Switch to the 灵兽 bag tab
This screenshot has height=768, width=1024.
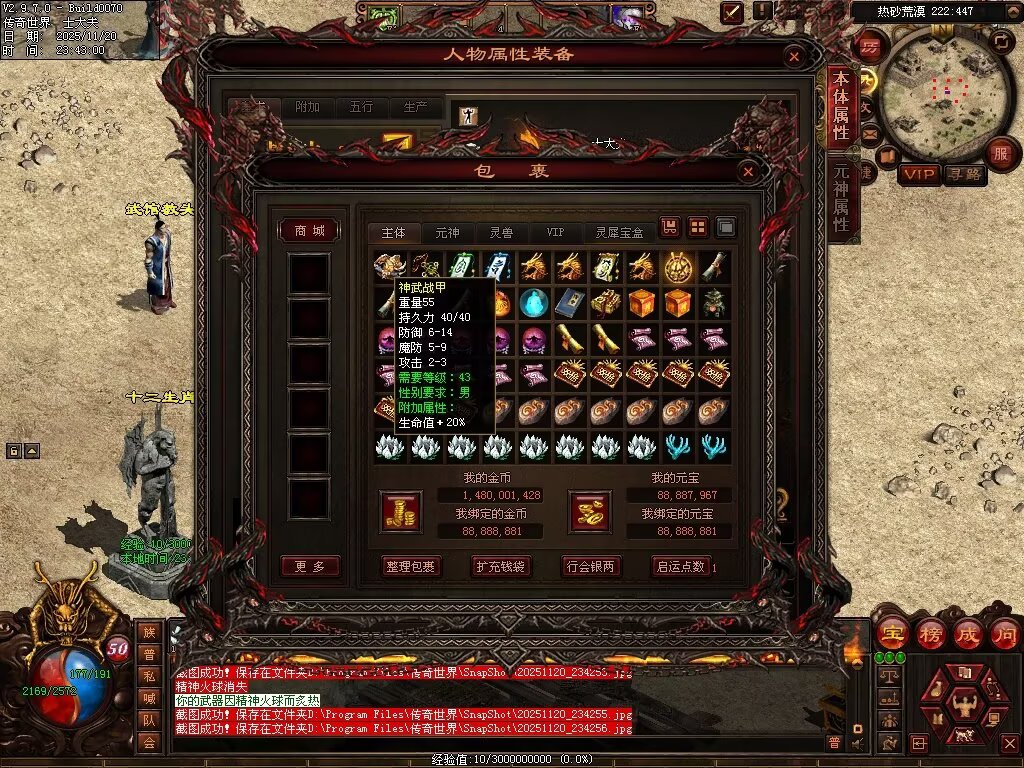pos(501,232)
